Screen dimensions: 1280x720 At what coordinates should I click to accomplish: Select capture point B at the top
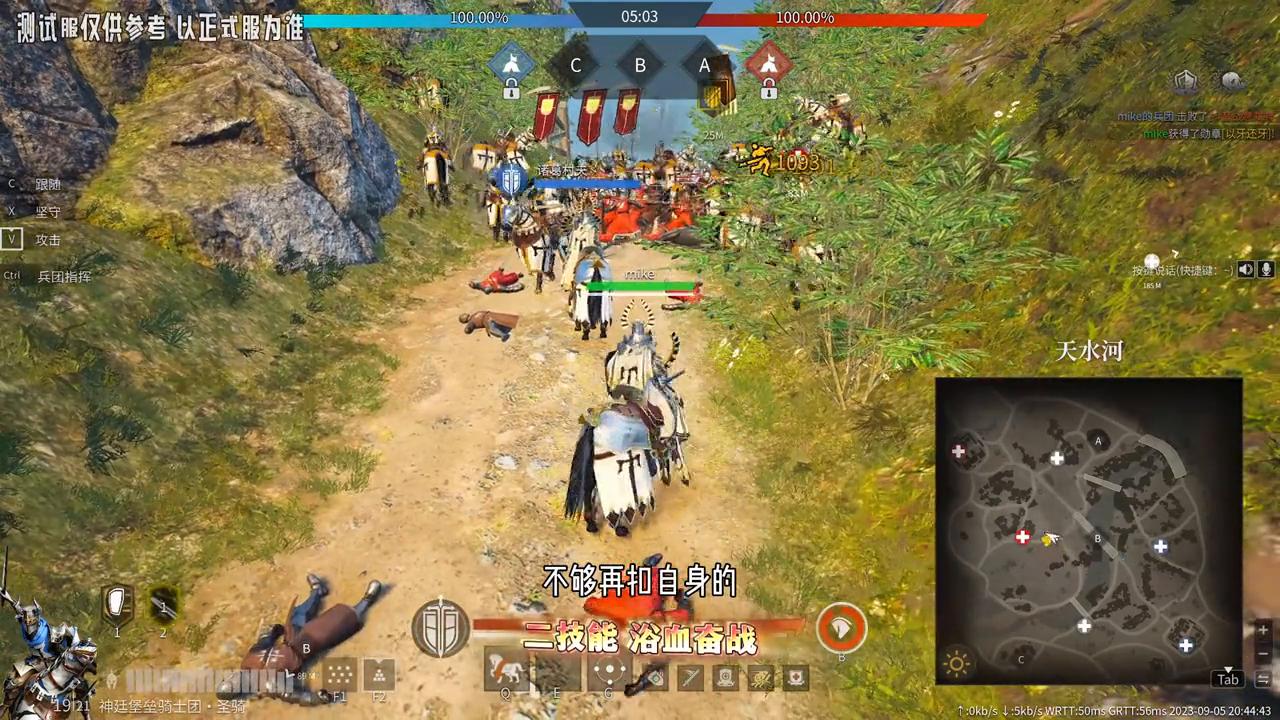[x=640, y=65]
